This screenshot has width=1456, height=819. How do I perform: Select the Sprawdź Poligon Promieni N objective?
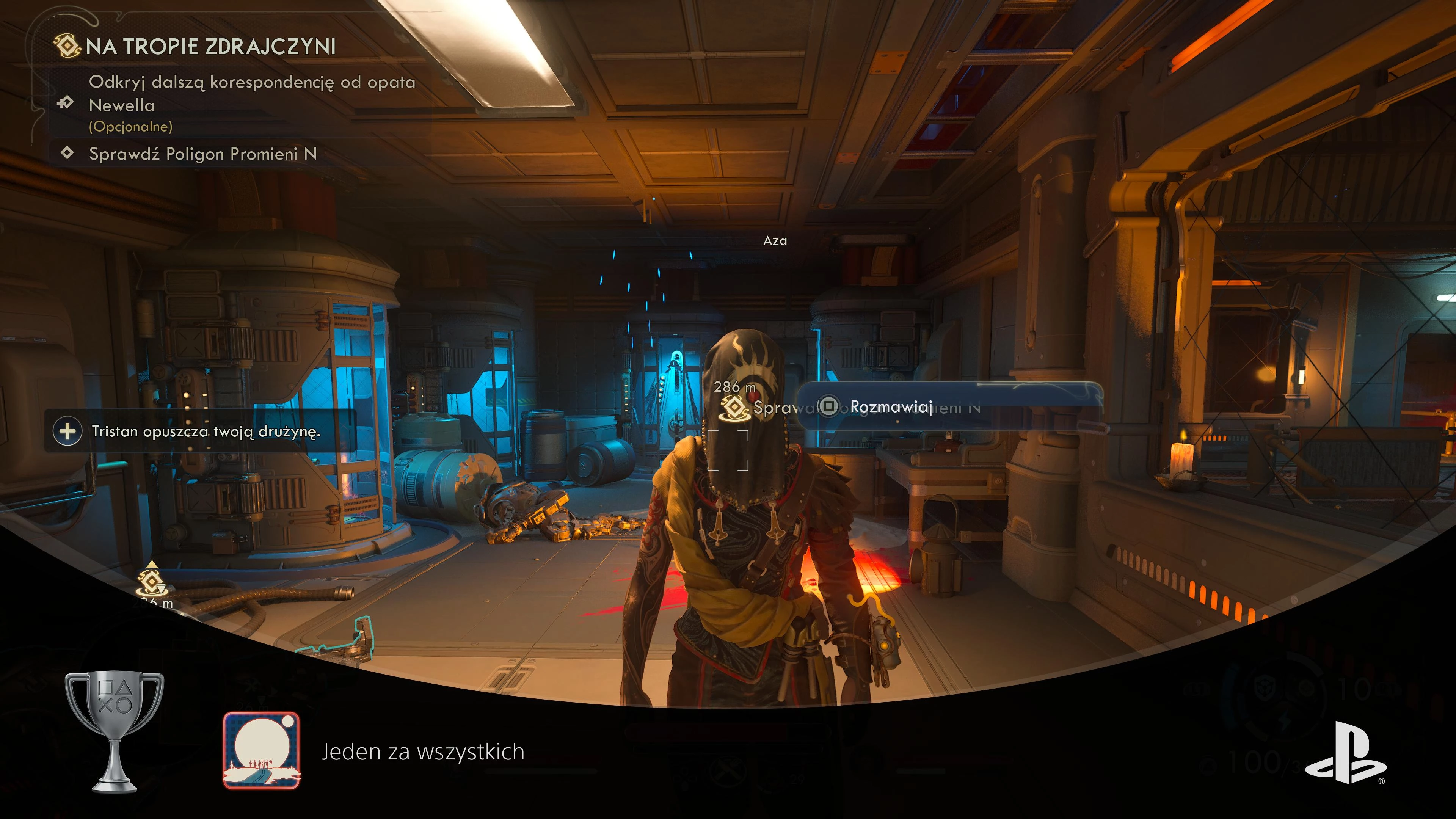pos(202,154)
